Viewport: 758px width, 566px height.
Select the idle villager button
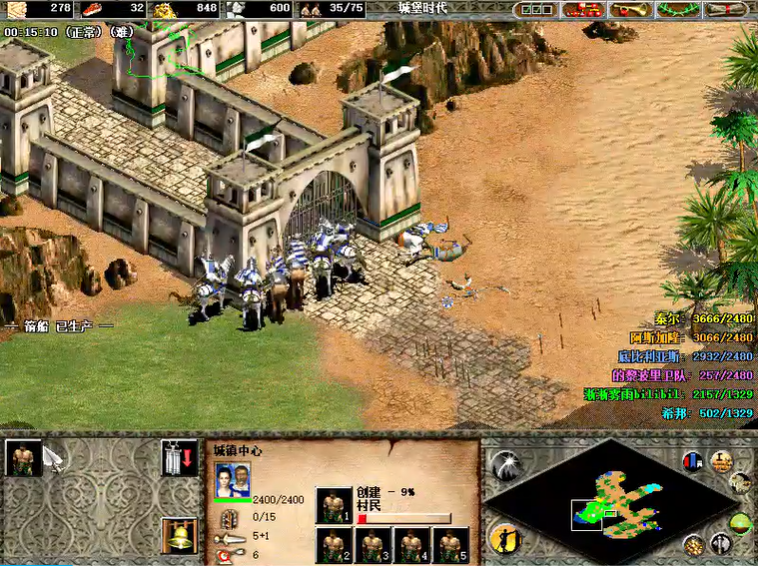pos(506,537)
